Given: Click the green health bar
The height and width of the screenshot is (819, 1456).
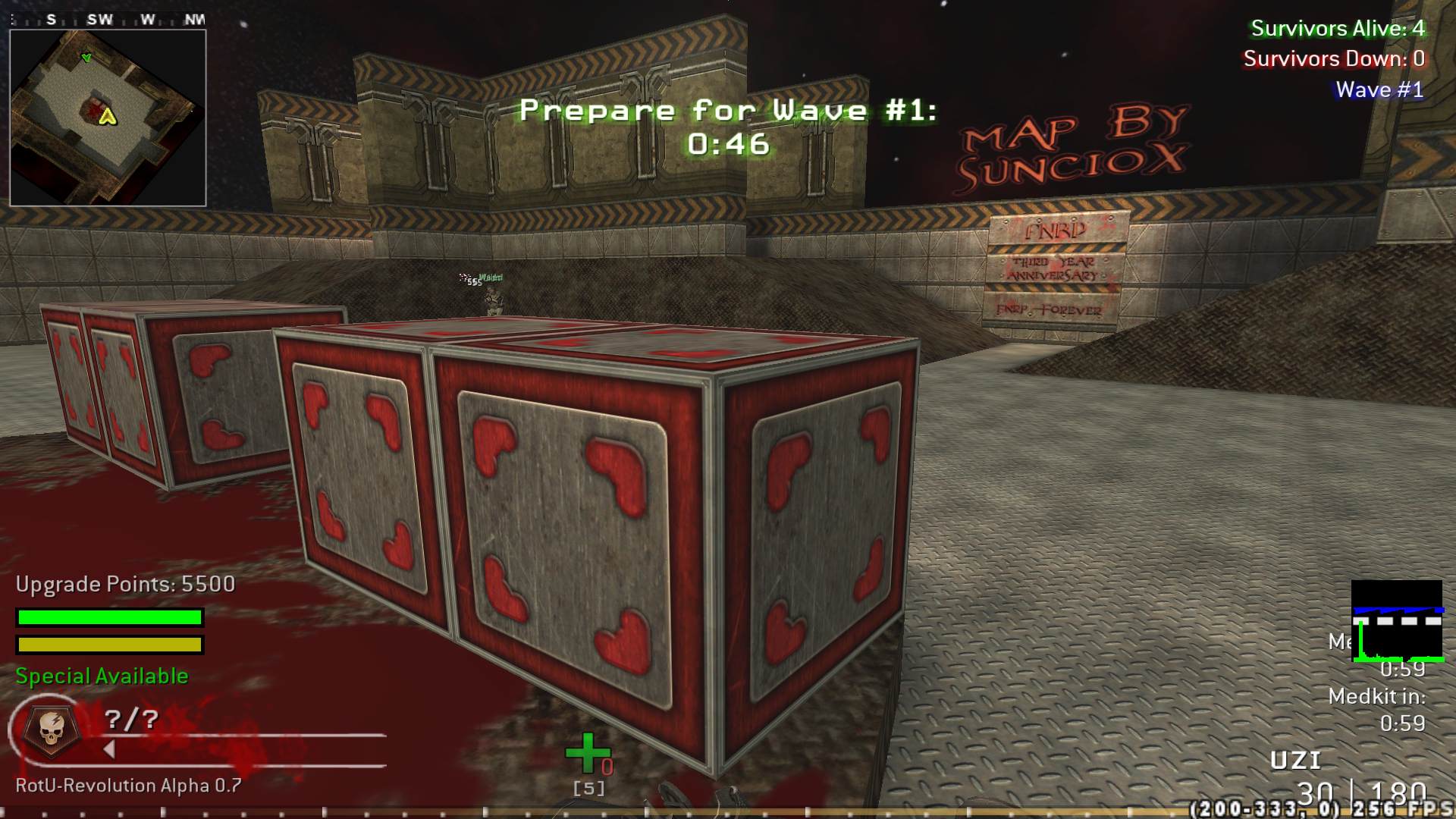Looking at the screenshot, I should (108, 617).
